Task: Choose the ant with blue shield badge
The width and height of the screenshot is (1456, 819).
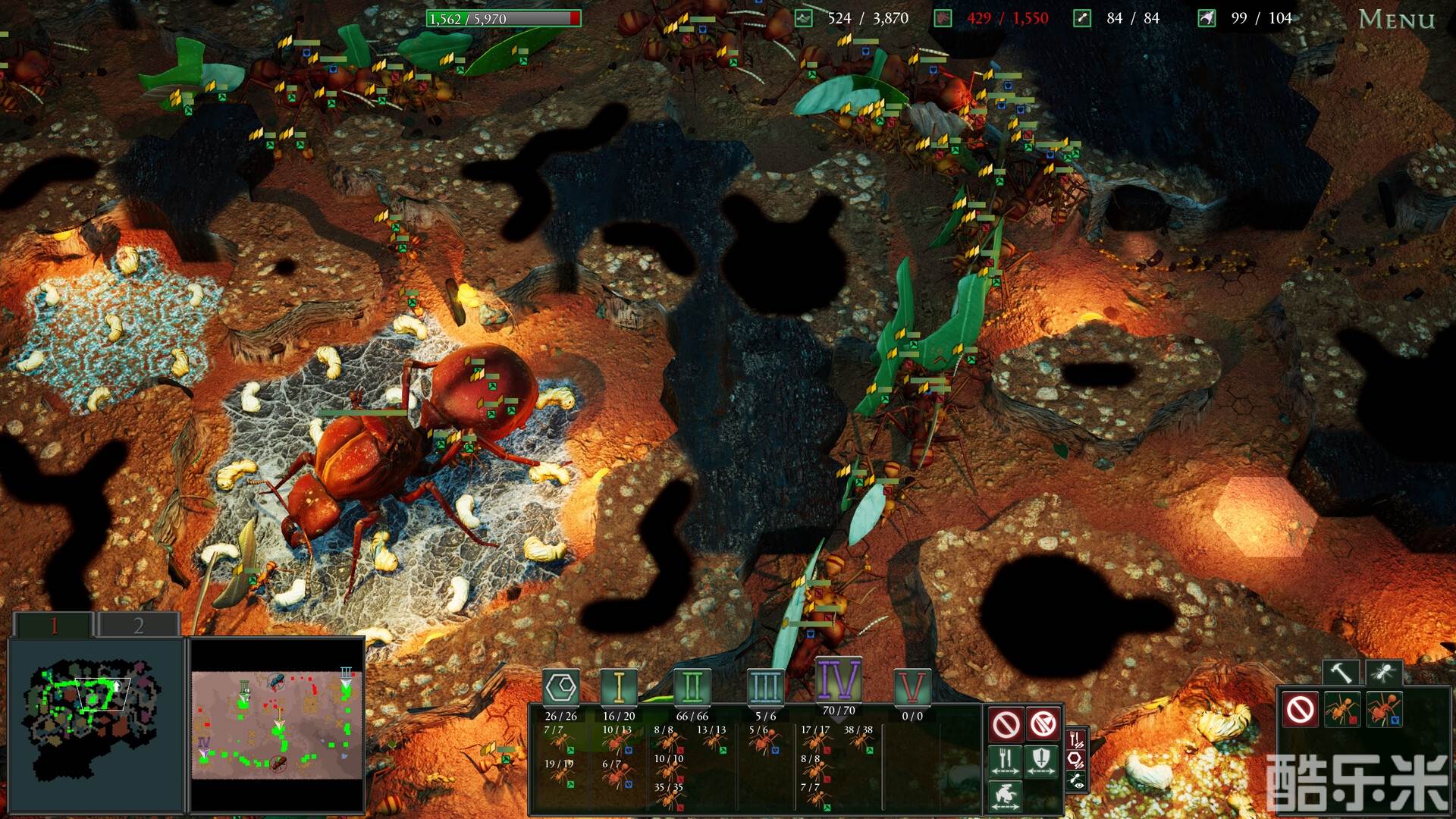Action: tap(1384, 710)
